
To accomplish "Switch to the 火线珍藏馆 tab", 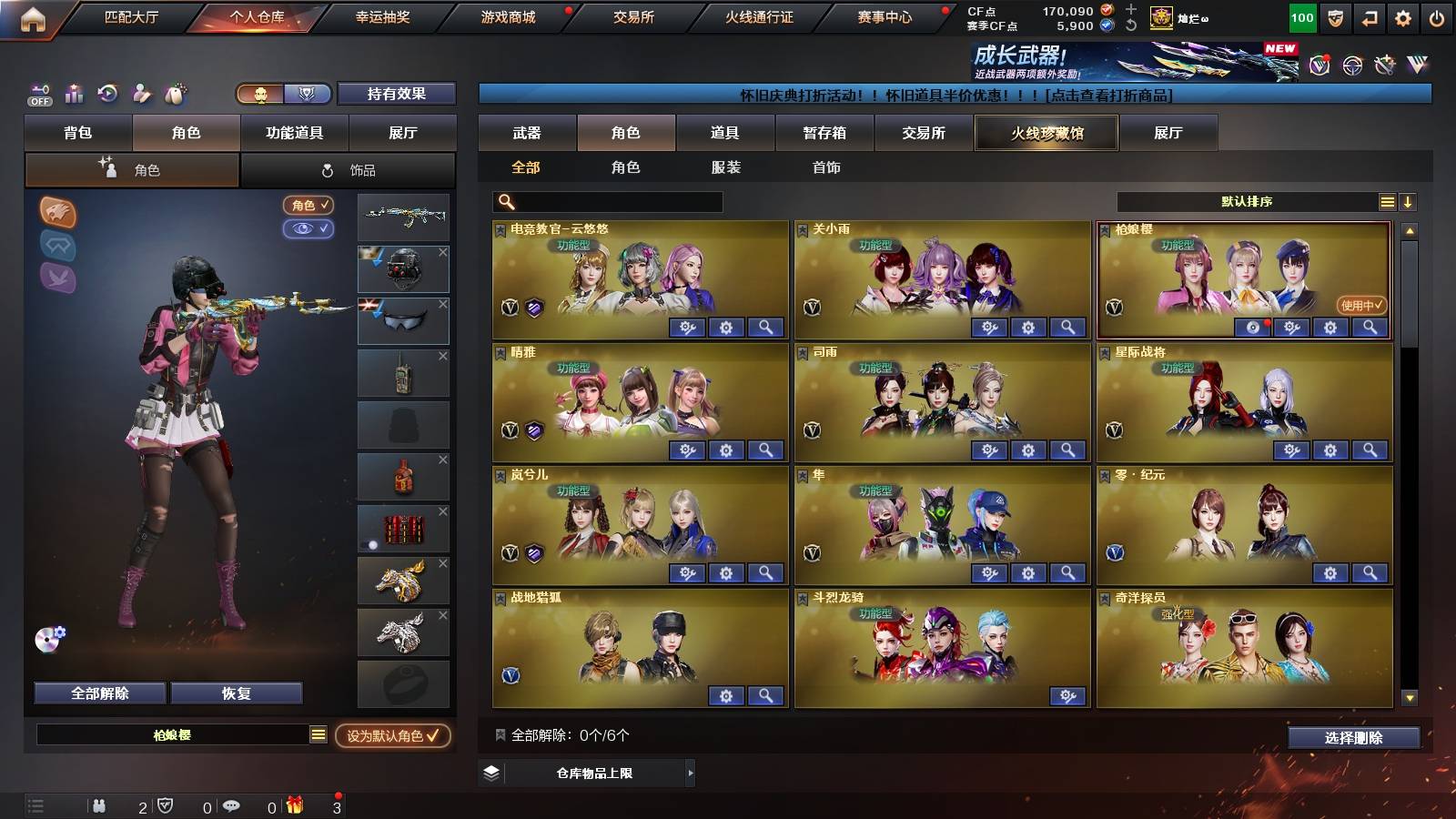I will click(1045, 133).
